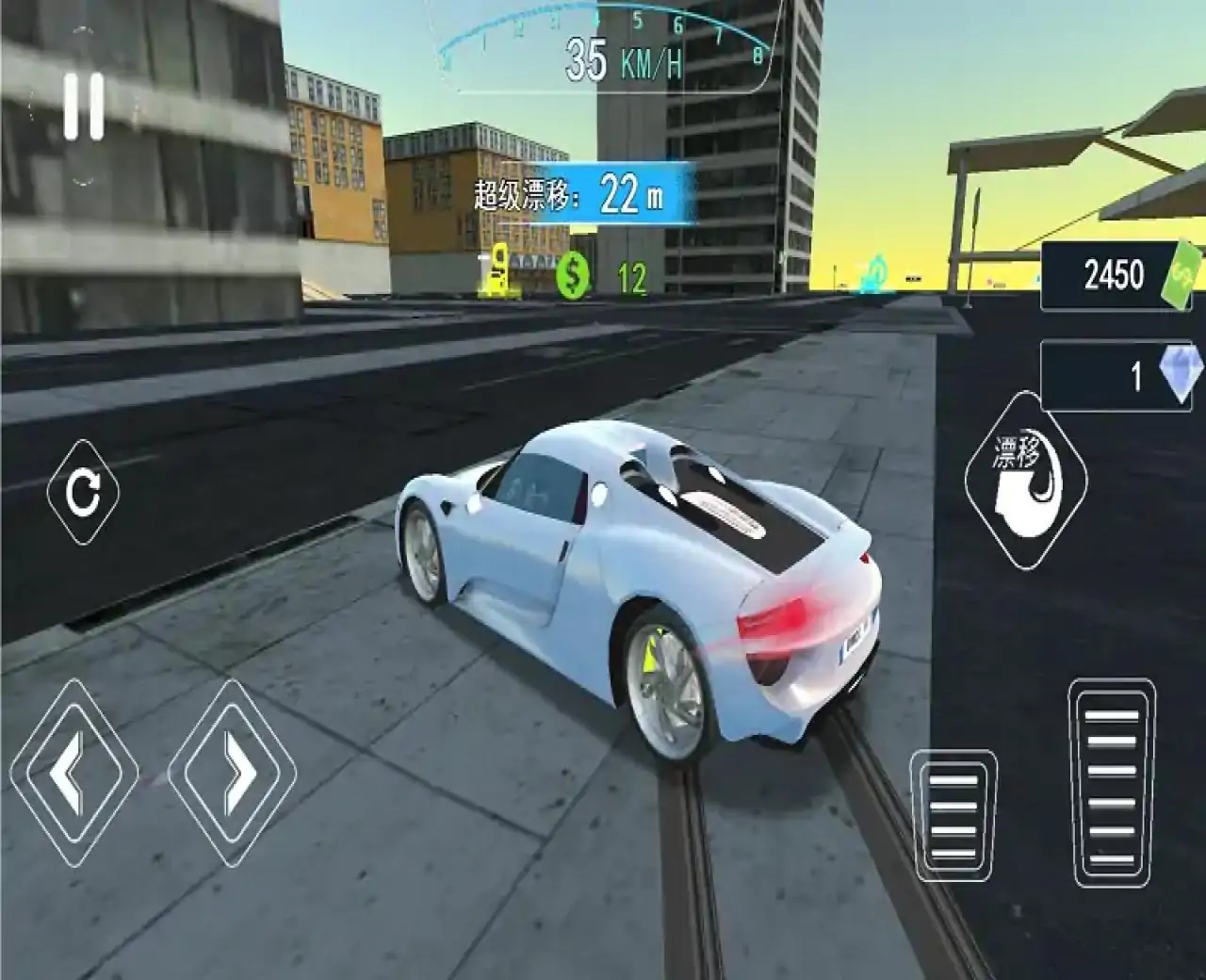Image resolution: width=1206 pixels, height=980 pixels.
Task: Tap the circular arrow reset button
Action: click(x=83, y=491)
